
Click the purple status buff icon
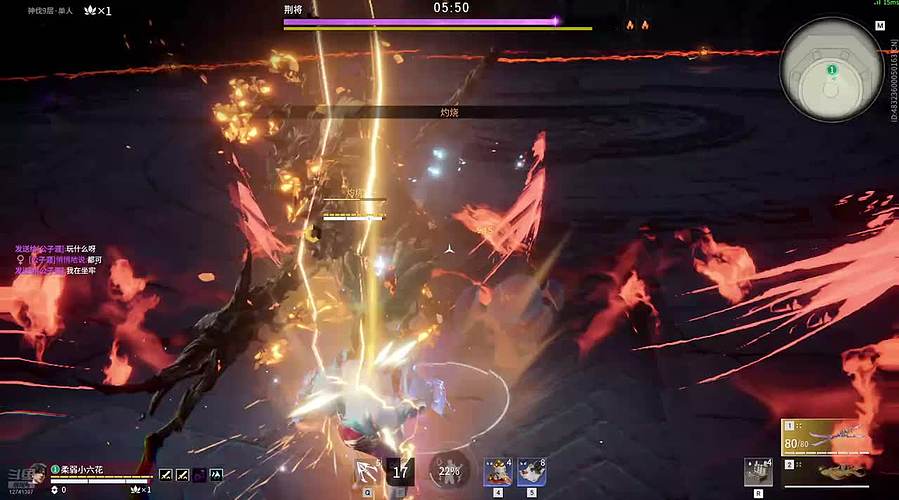[x=200, y=475]
